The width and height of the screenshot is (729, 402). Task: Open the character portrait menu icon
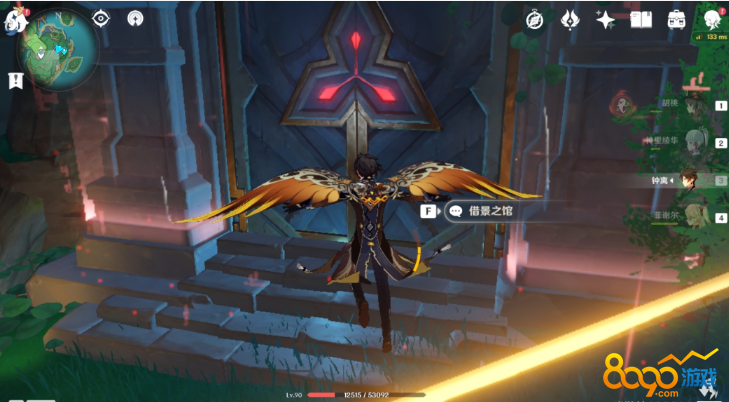click(712, 19)
